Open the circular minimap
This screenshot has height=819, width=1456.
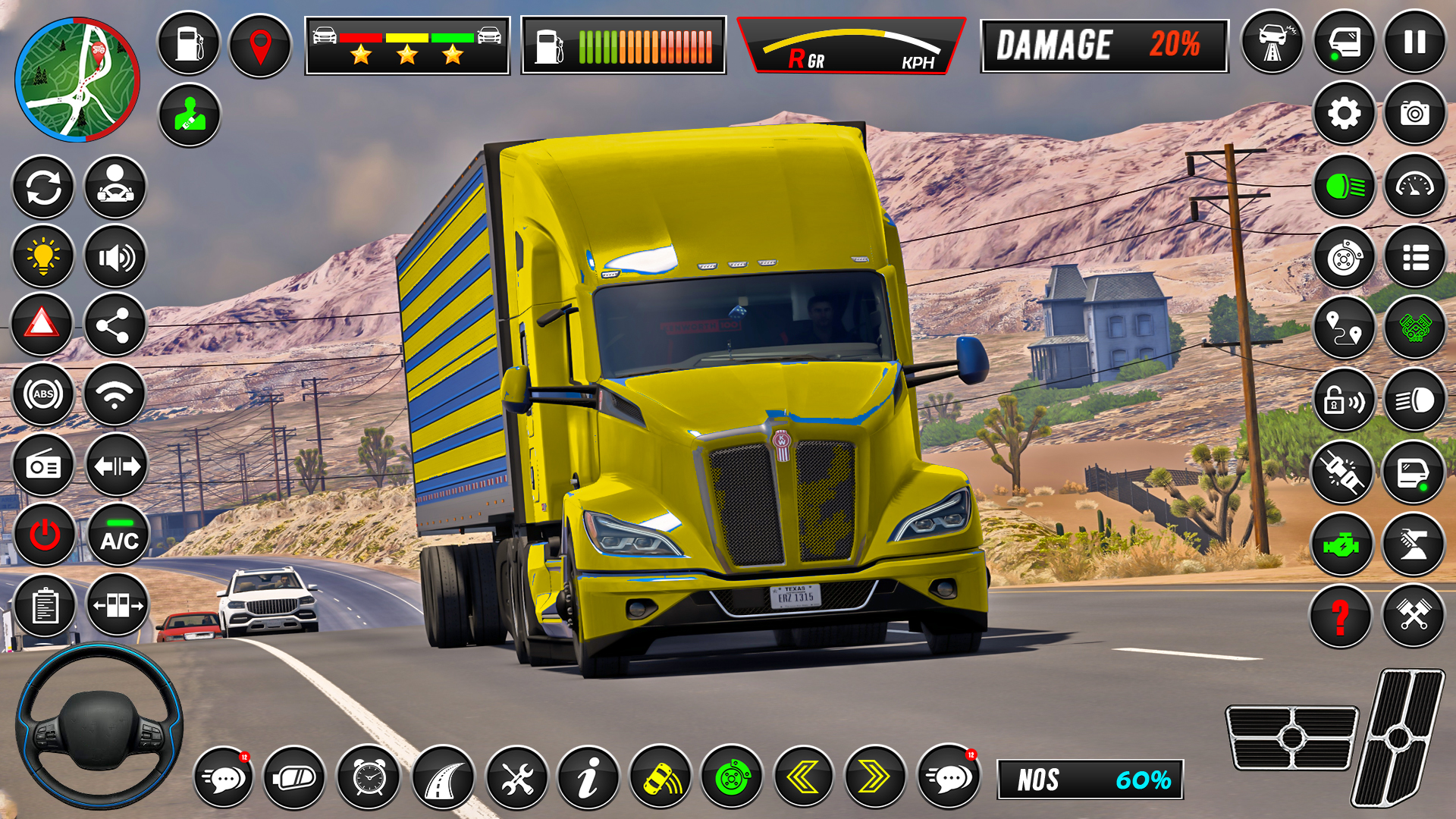coord(77,80)
